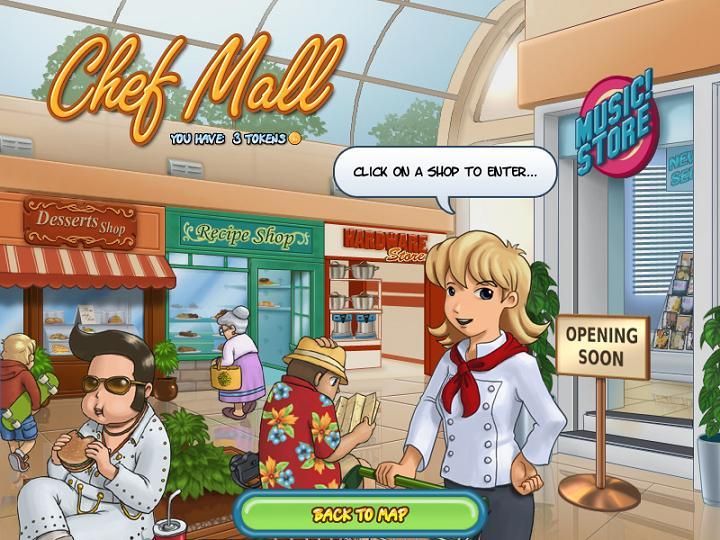
Task: Return with the Back to Map button
Action: pos(359,514)
